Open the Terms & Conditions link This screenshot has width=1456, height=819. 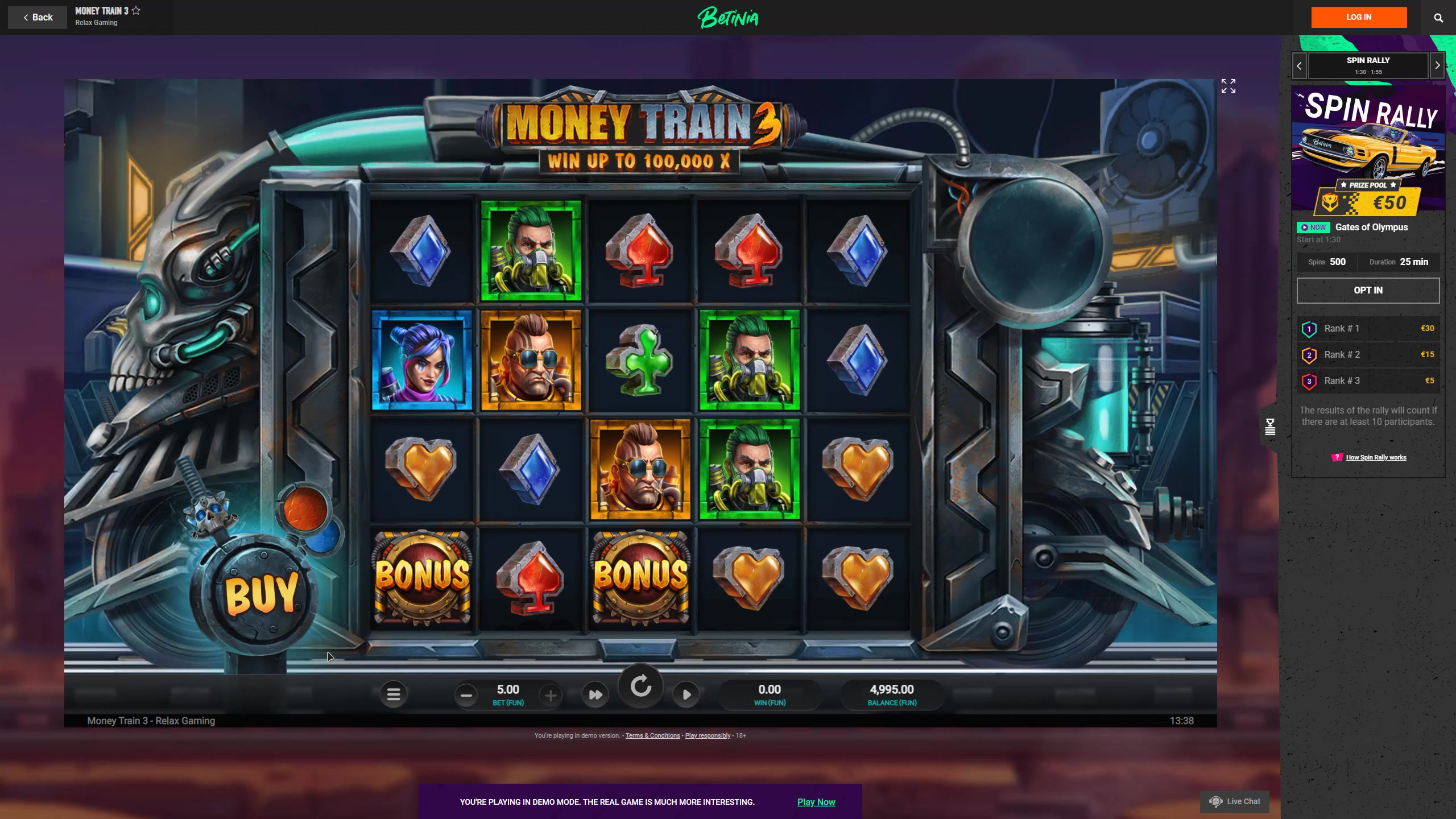652,735
